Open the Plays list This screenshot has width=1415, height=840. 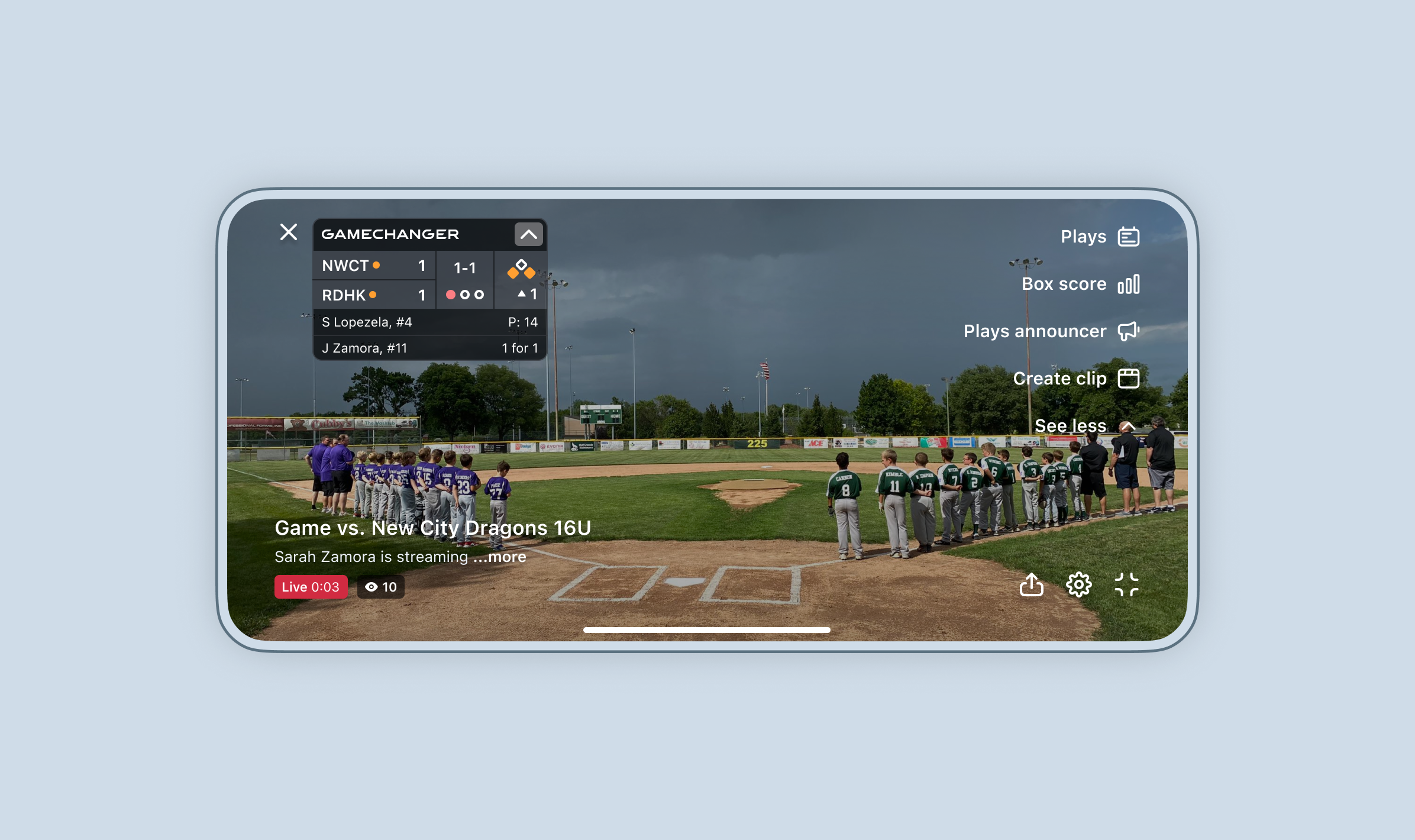(x=1099, y=237)
